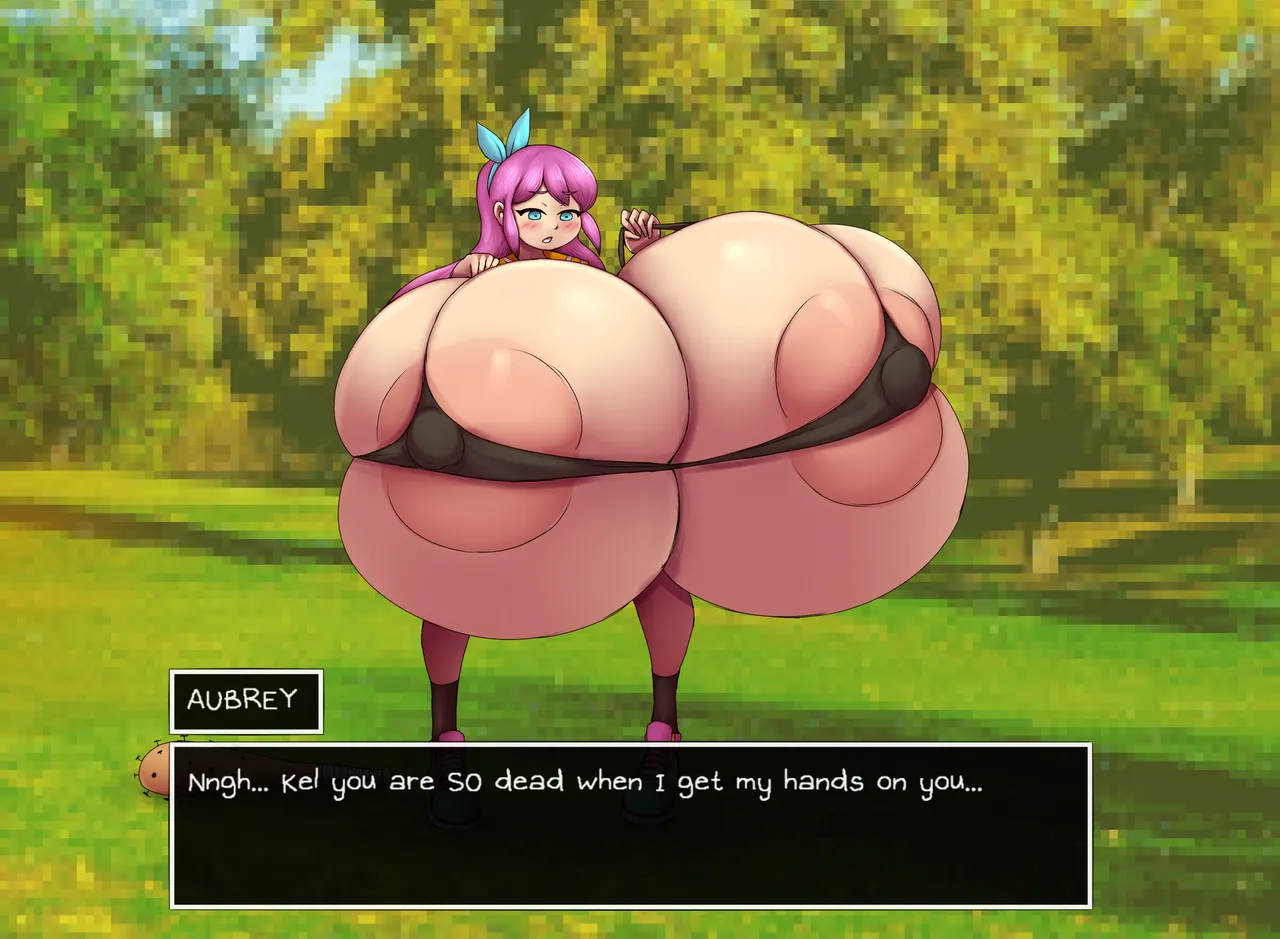Advance the dialogue by clicking the text box
1280x939 pixels.
pyautogui.click(x=630, y=825)
